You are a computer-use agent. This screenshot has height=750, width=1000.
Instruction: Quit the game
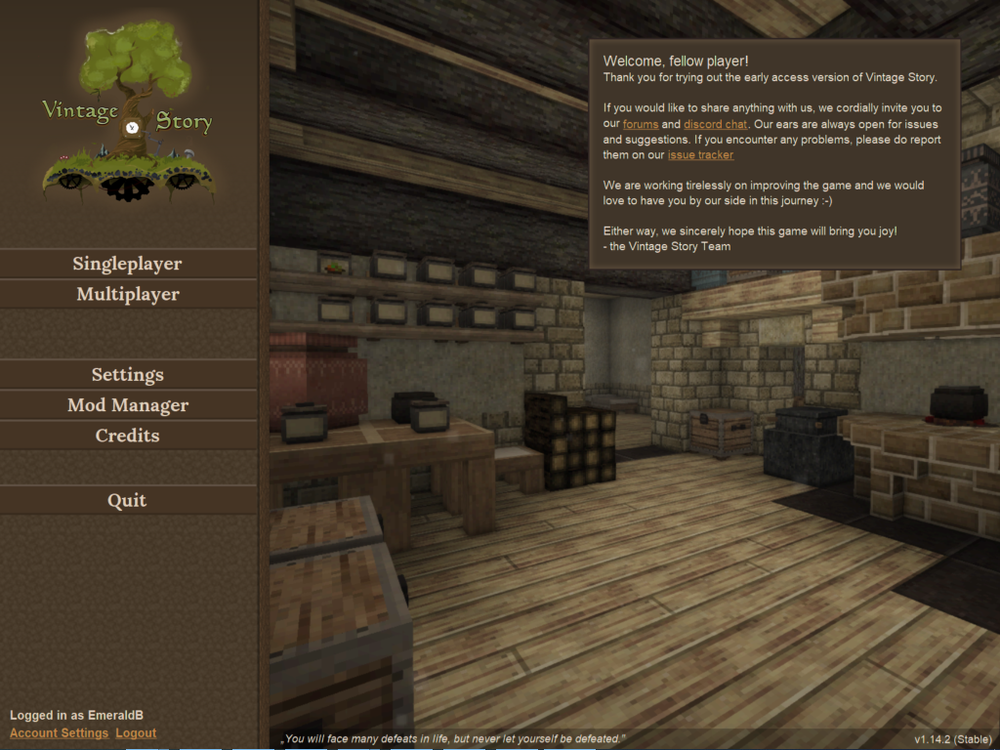click(127, 500)
